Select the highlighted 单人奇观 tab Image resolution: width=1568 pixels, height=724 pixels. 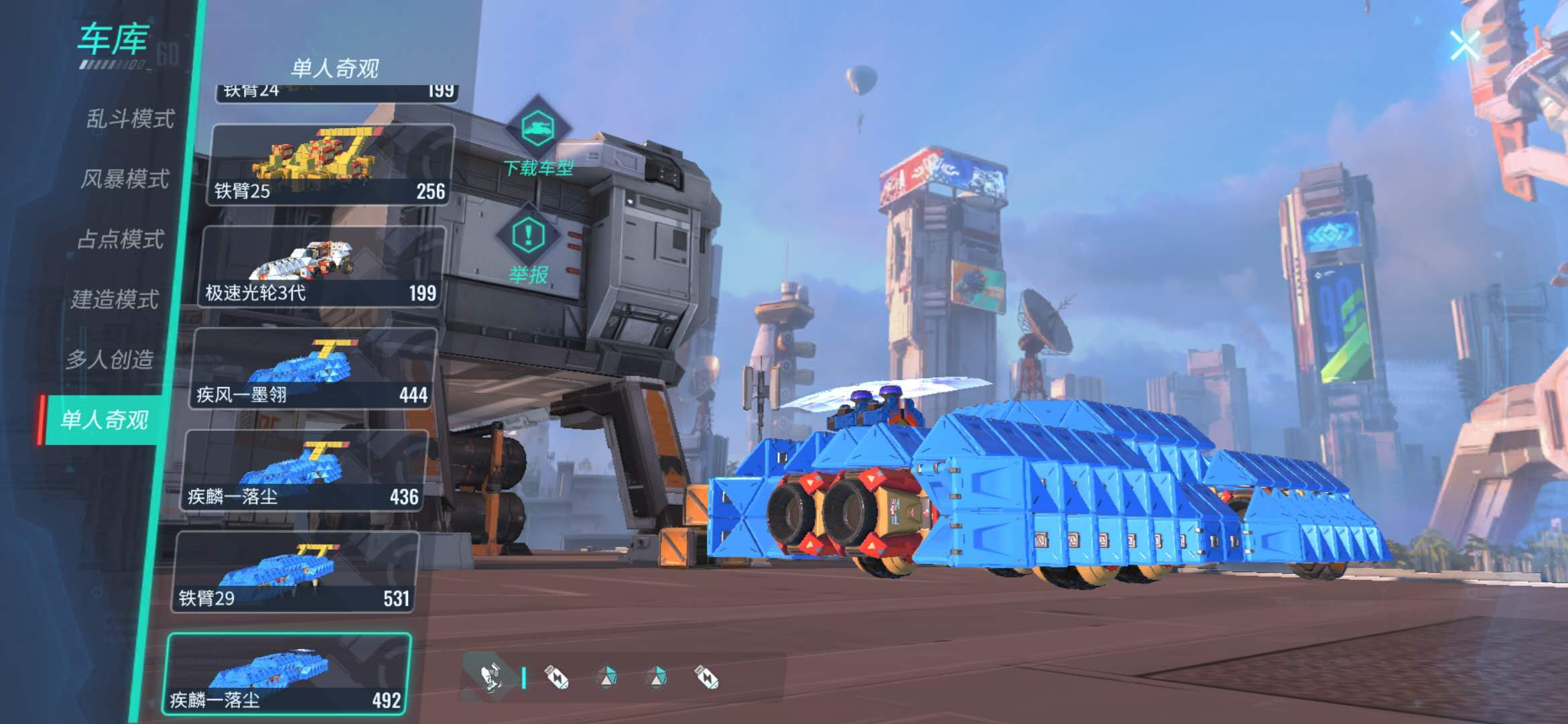tap(105, 420)
